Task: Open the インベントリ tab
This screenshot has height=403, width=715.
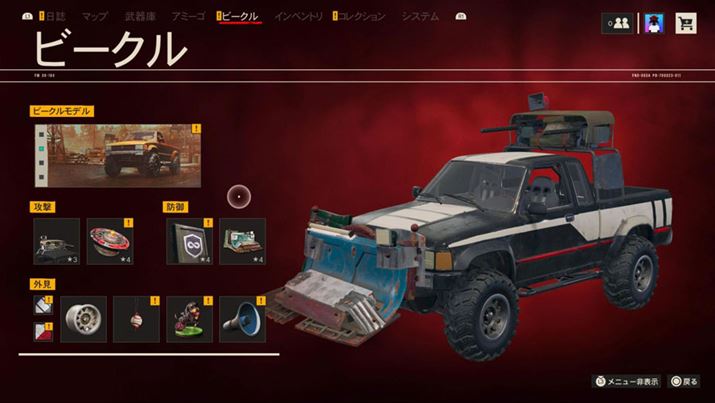Action: pyautogui.click(x=298, y=17)
